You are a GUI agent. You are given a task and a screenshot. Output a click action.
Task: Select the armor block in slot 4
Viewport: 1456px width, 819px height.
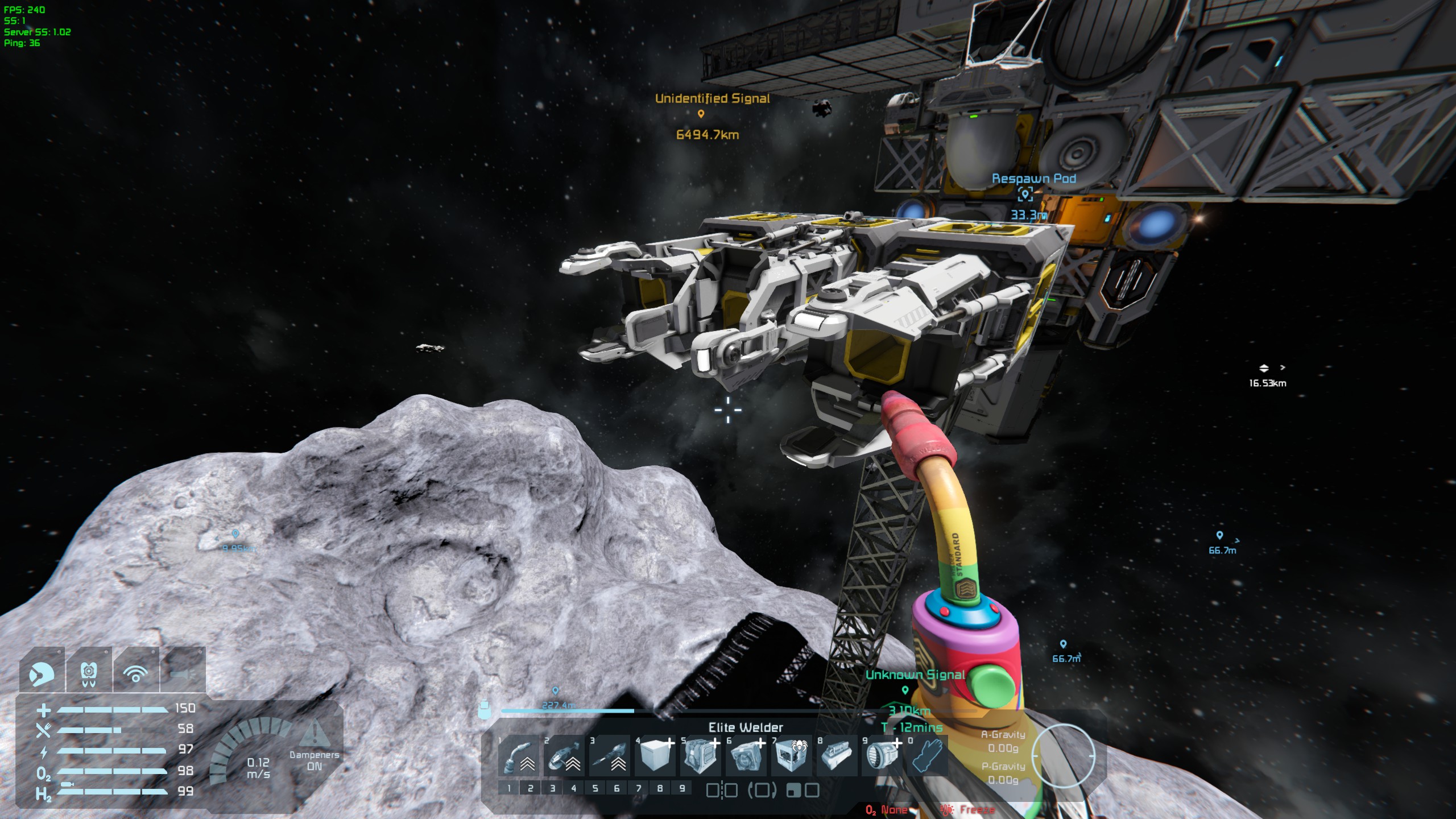(x=655, y=756)
